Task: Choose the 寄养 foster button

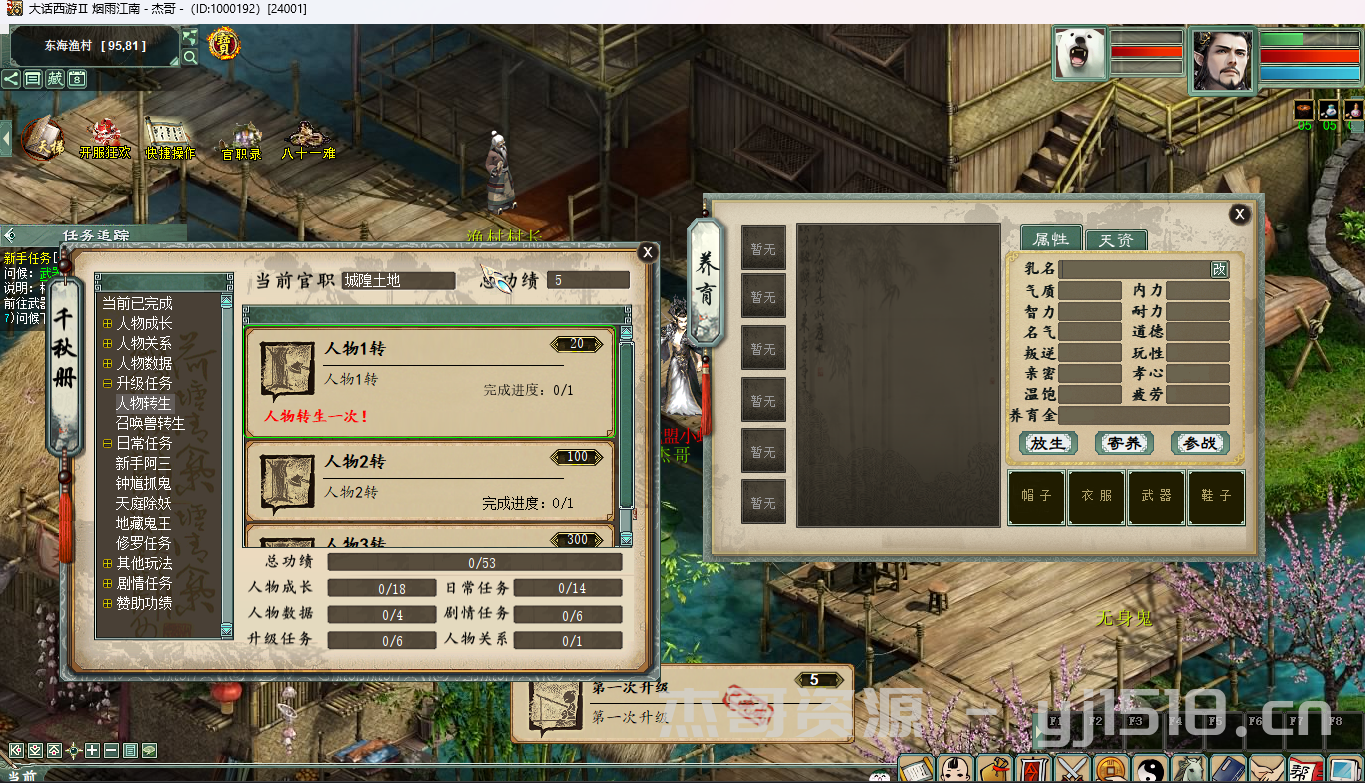Action: tap(1124, 443)
